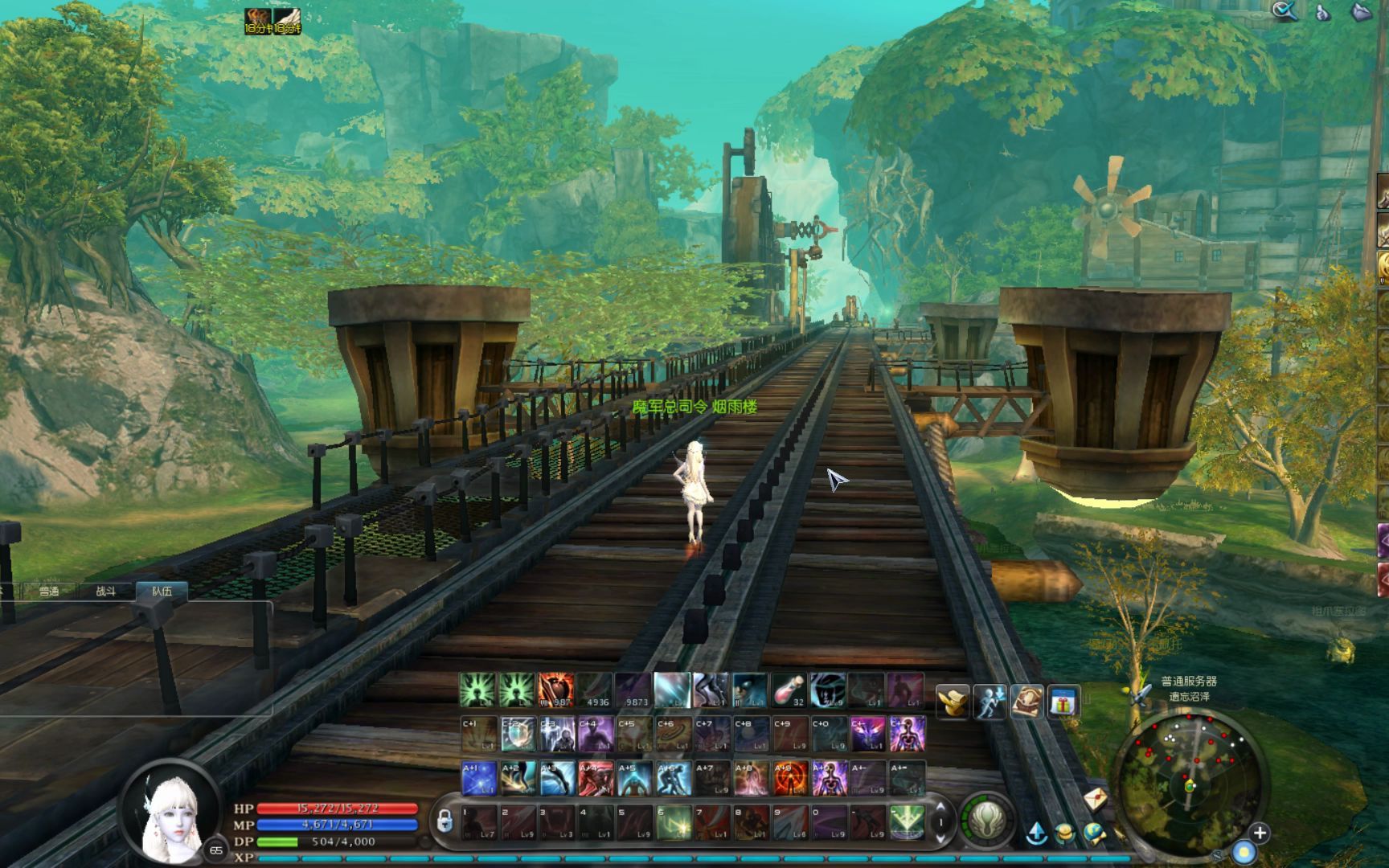The height and width of the screenshot is (868, 1389).
Task: Toggle the hotbar padlock icon
Action: 444,821
